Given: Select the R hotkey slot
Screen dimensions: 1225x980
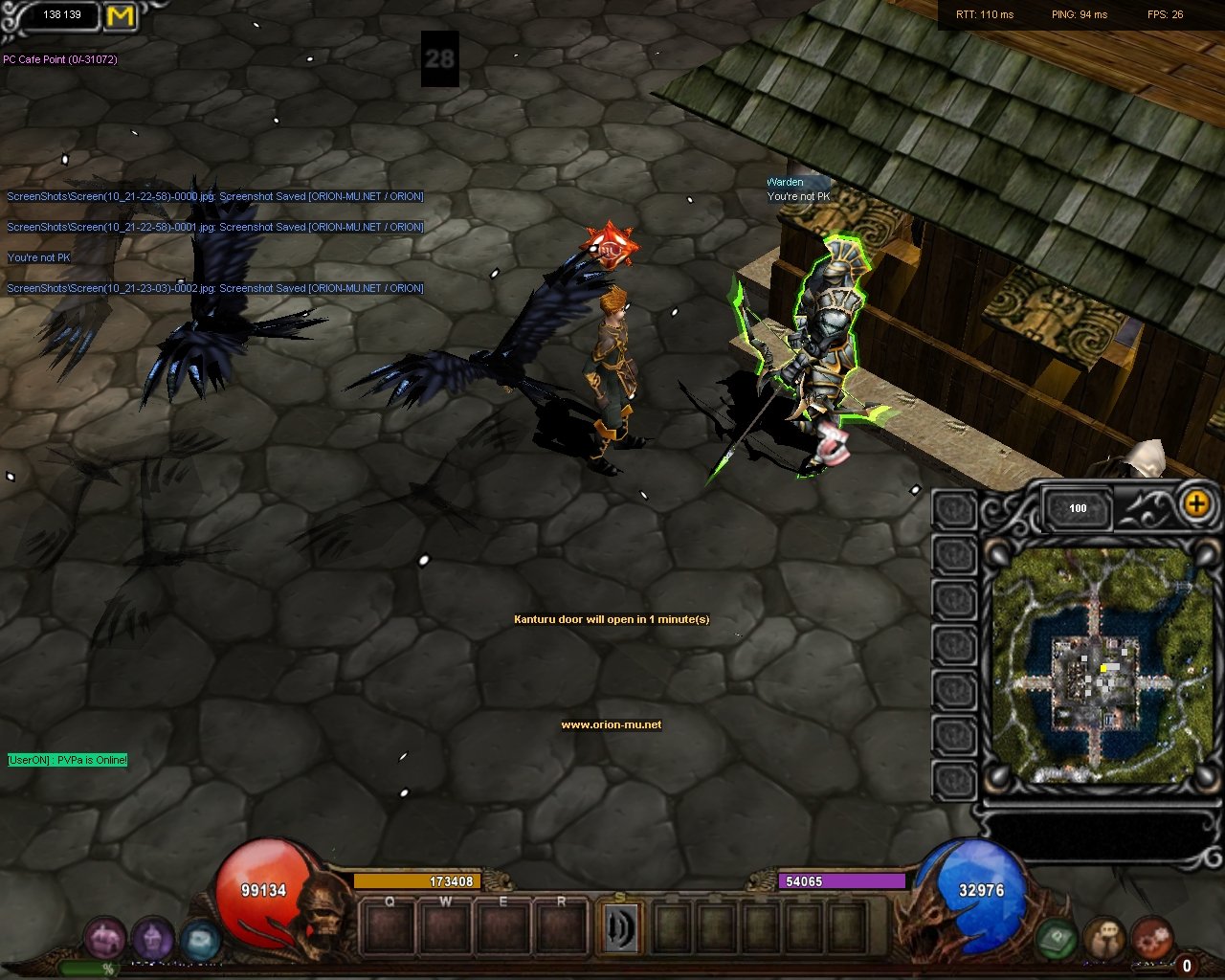Looking at the screenshot, I should [x=561, y=926].
